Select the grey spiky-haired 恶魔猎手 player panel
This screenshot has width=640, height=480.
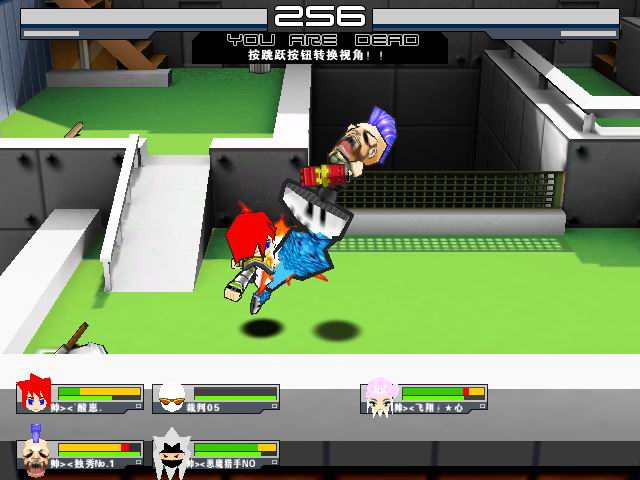tap(216, 454)
